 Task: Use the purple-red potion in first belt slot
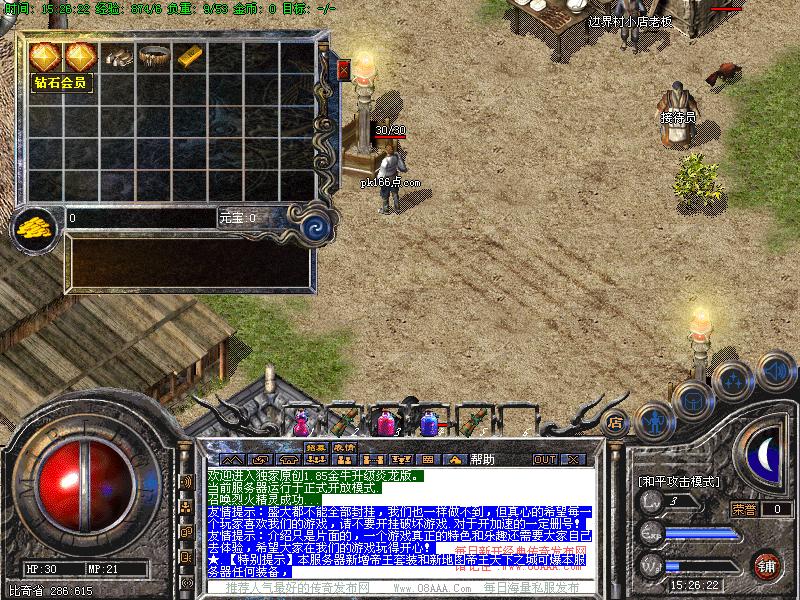[x=300, y=424]
